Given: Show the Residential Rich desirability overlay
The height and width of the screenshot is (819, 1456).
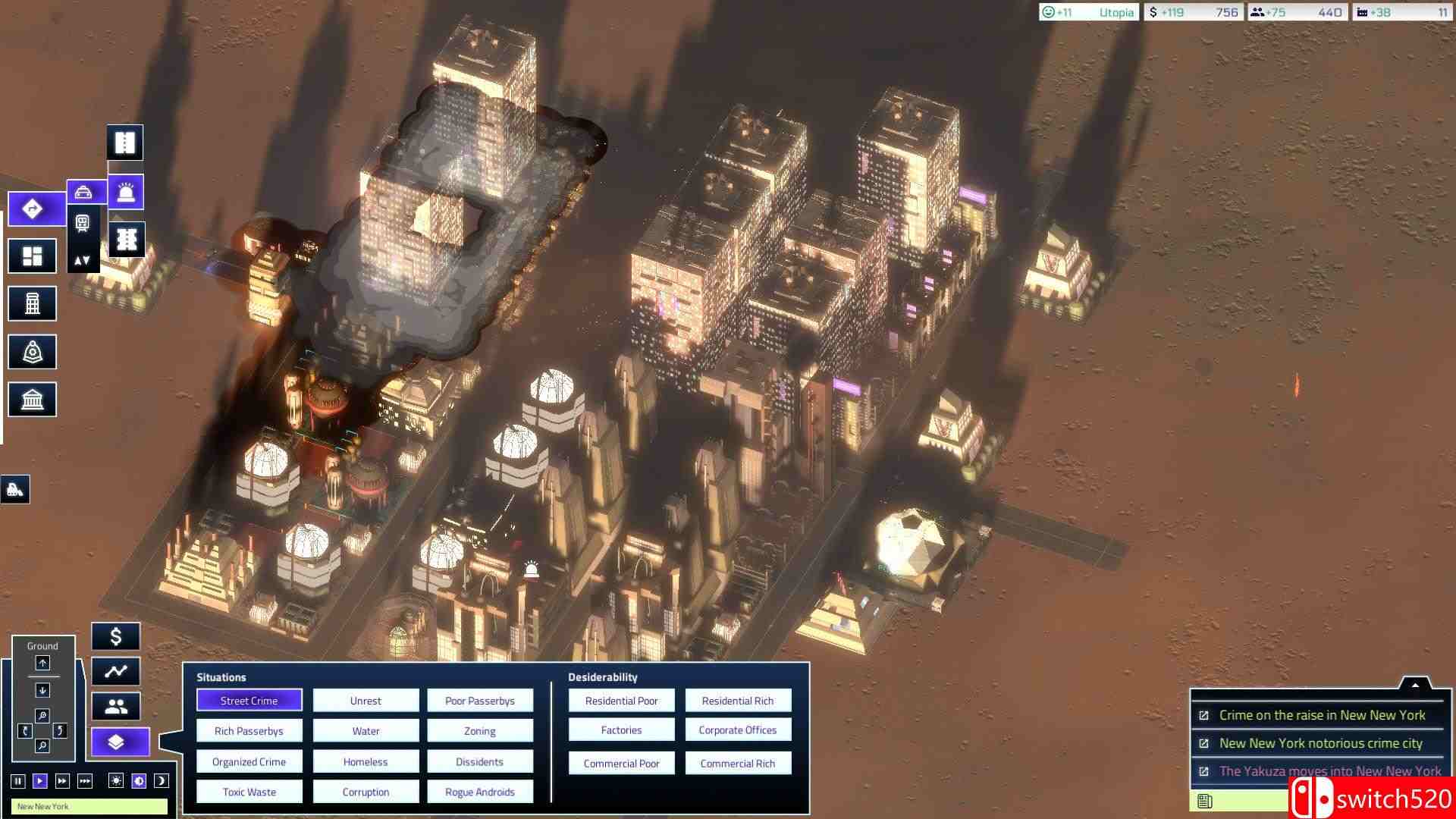Looking at the screenshot, I should 737,700.
